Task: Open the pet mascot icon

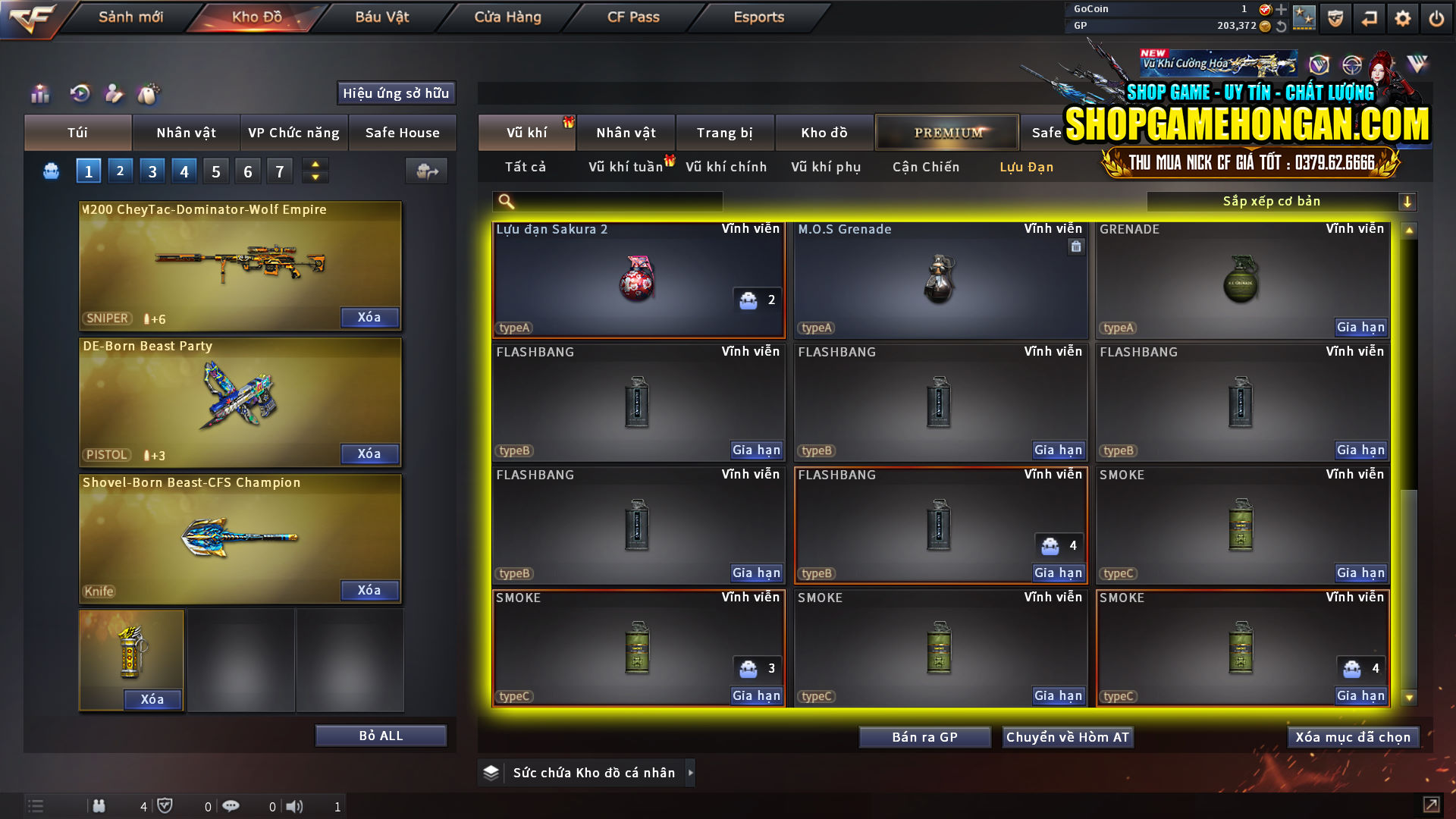Action: point(149,93)
